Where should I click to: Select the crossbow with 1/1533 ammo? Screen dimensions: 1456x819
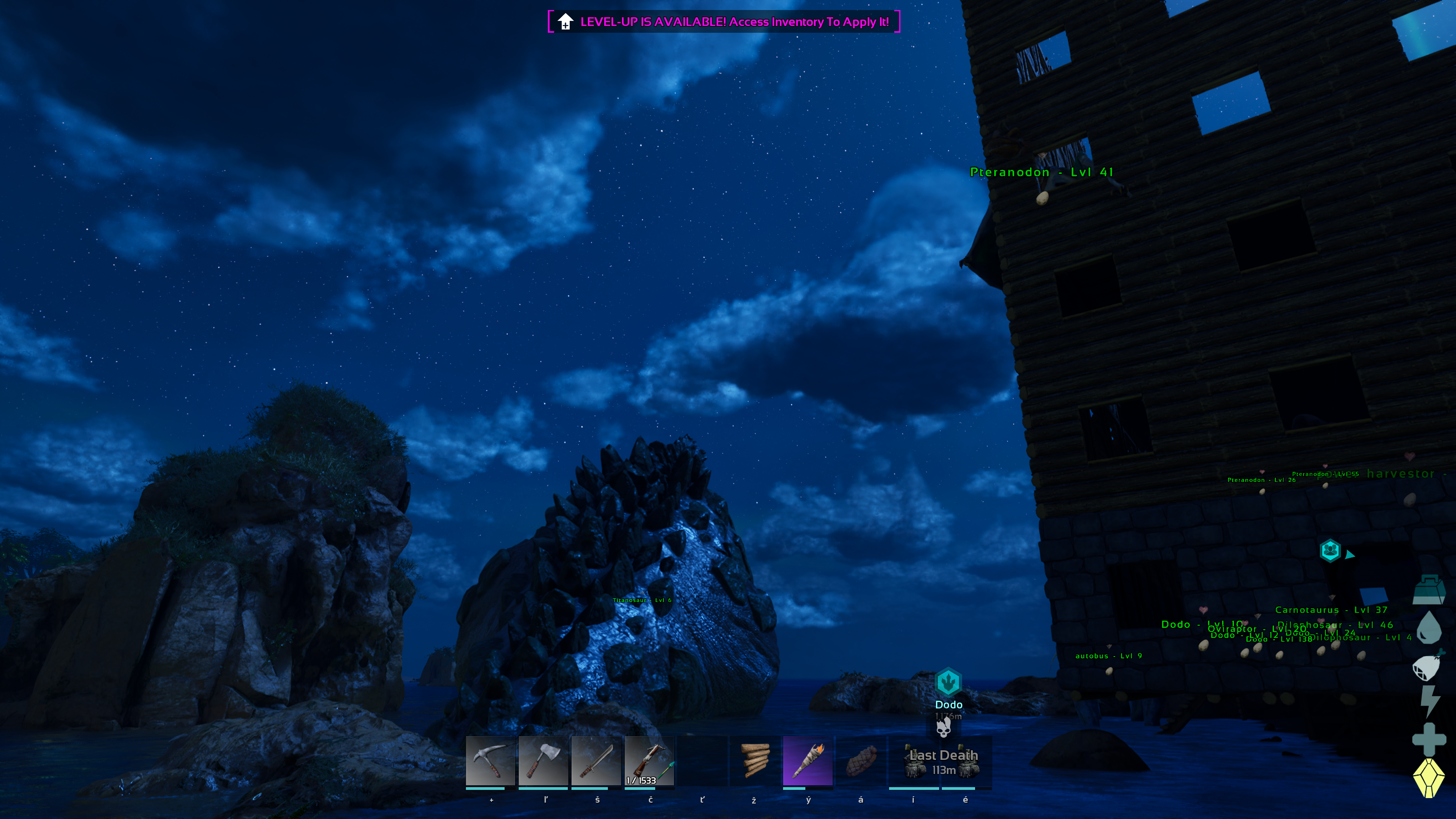(x=649, y=761)
